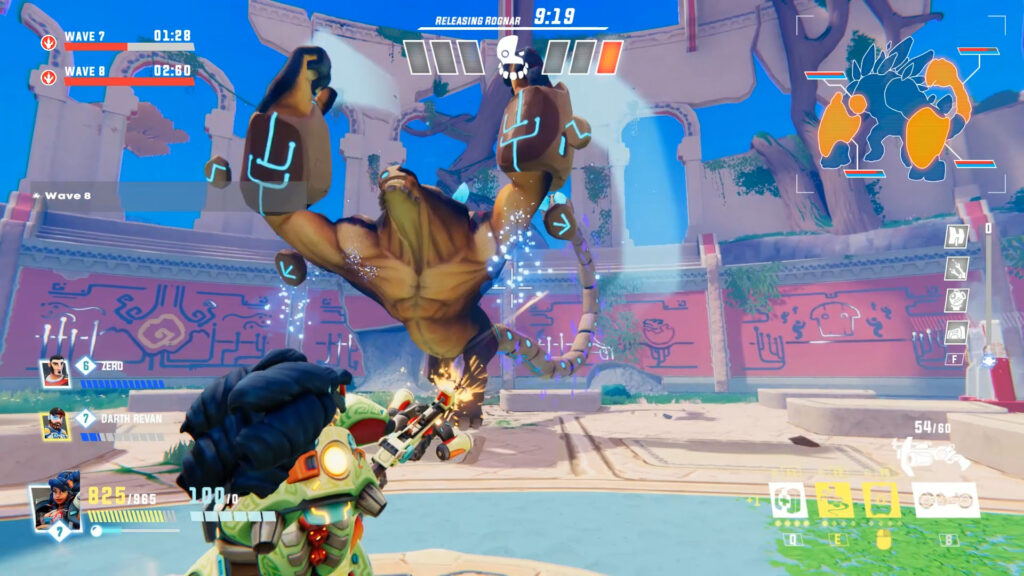1024x576 pixels.
Task: Select Darth Revan's teammate portrait
Action: [x=55, y=425]
